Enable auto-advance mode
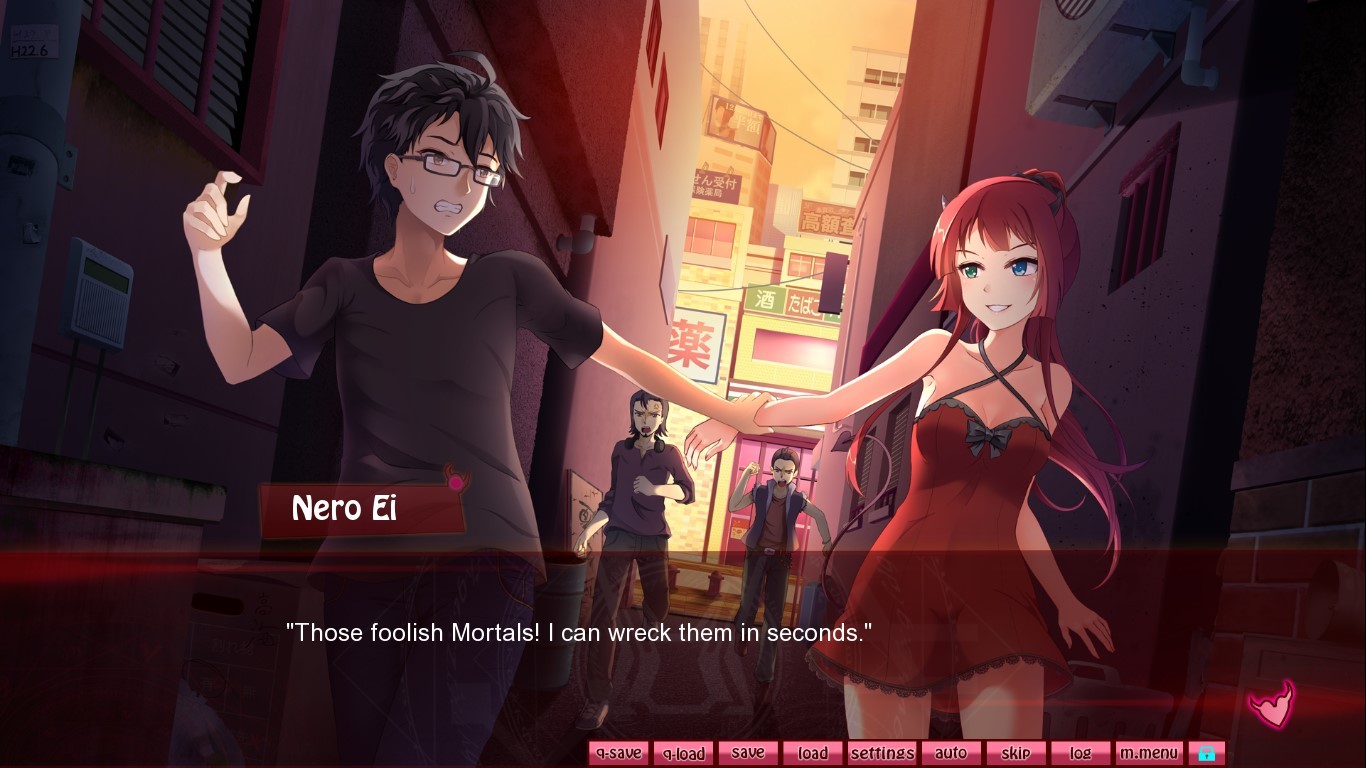The height and width of the screenshot is (768, 1366). [952, 753]
